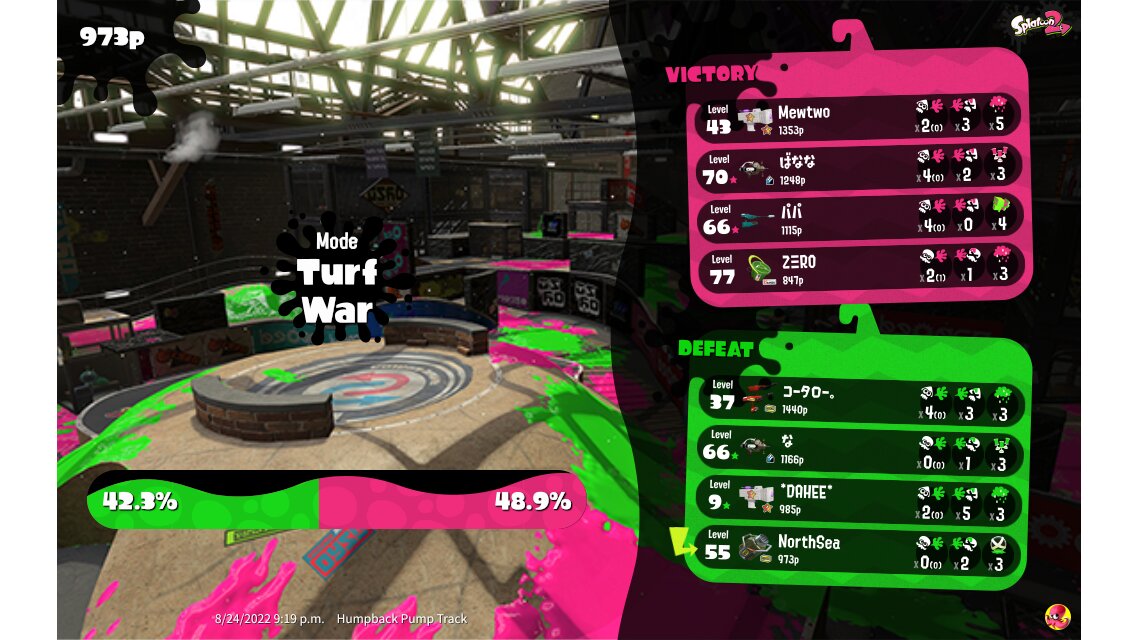Choose the level 66 player な
This screenshot has width=1138, height=640.
858,451
